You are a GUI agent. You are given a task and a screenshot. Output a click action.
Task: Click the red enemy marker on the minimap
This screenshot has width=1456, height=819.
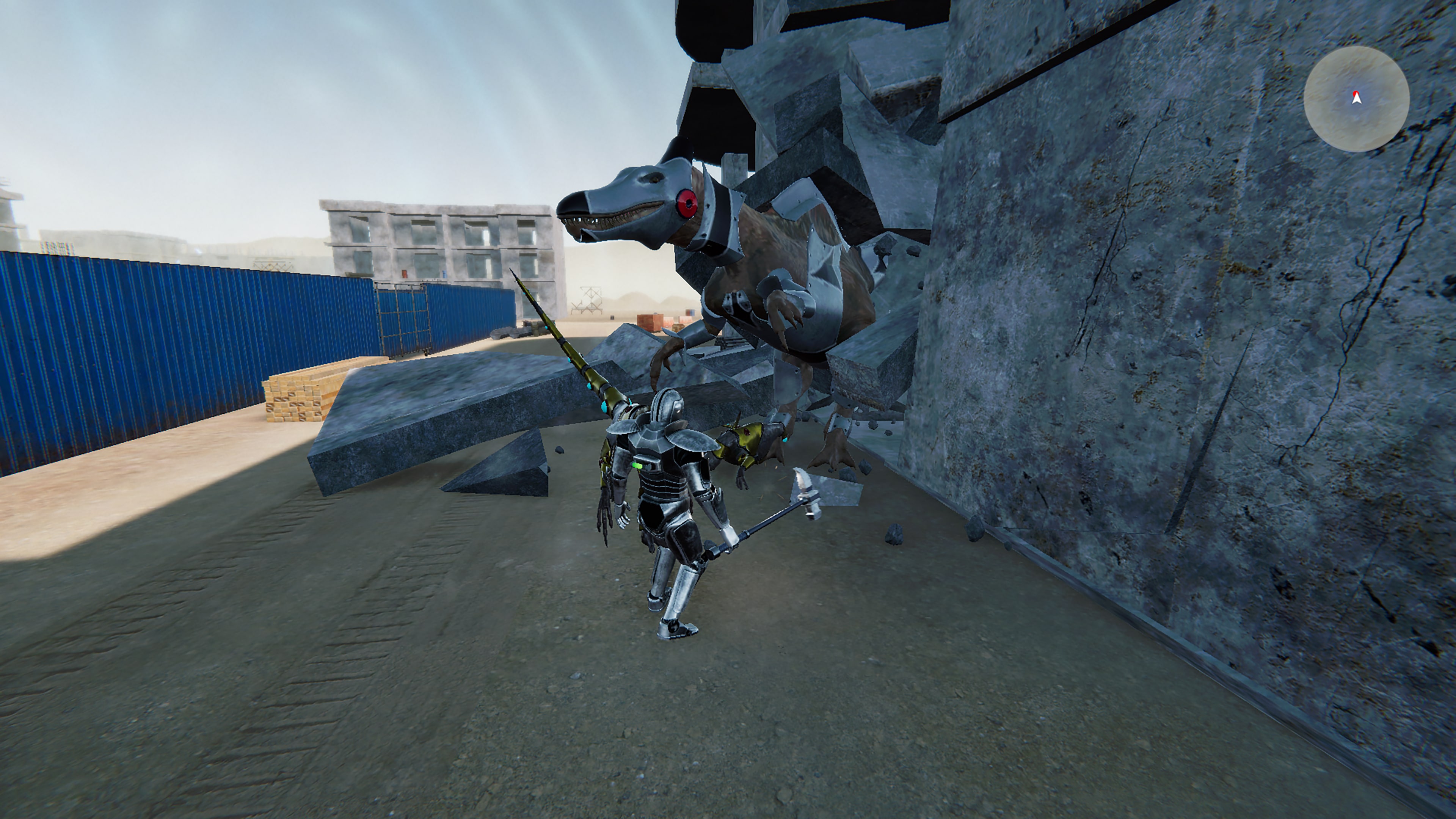coord(1356,93)
